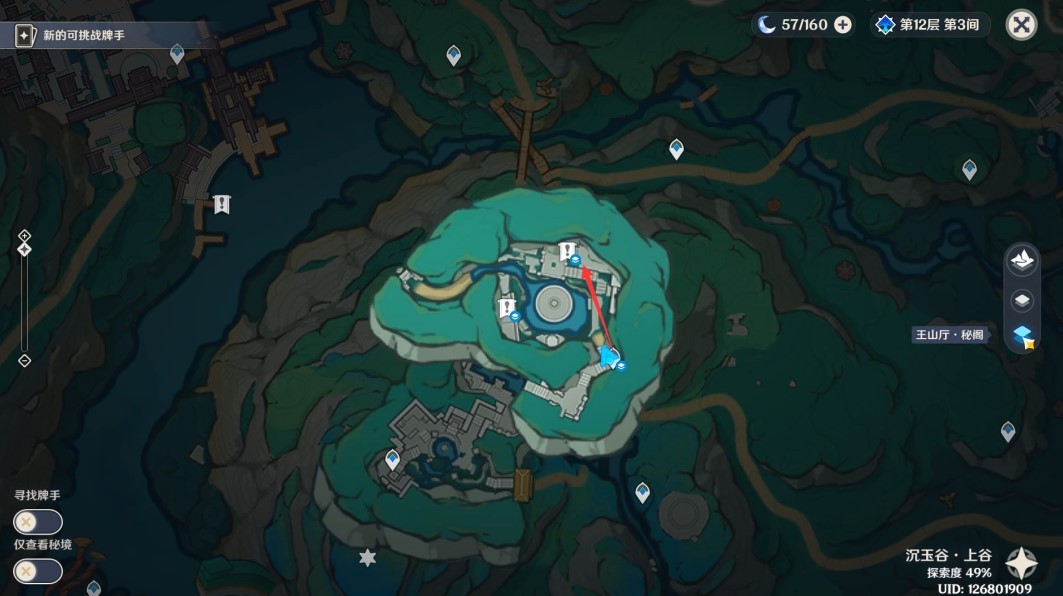Select the white six-pointed star map marker
The image size is (1063, 596).
click(368, 557)
